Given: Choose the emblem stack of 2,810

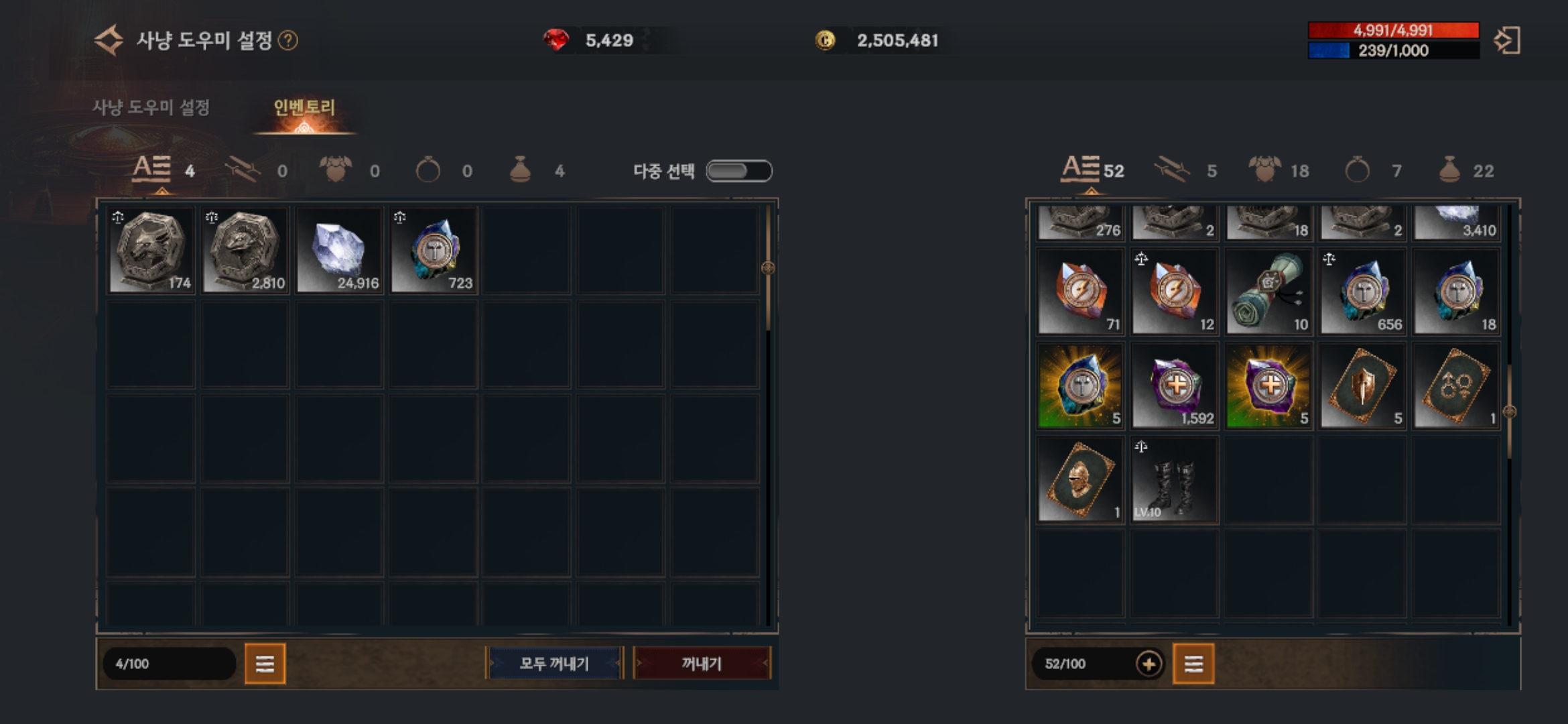Looking at the screenshot, I should pos(246,251).
